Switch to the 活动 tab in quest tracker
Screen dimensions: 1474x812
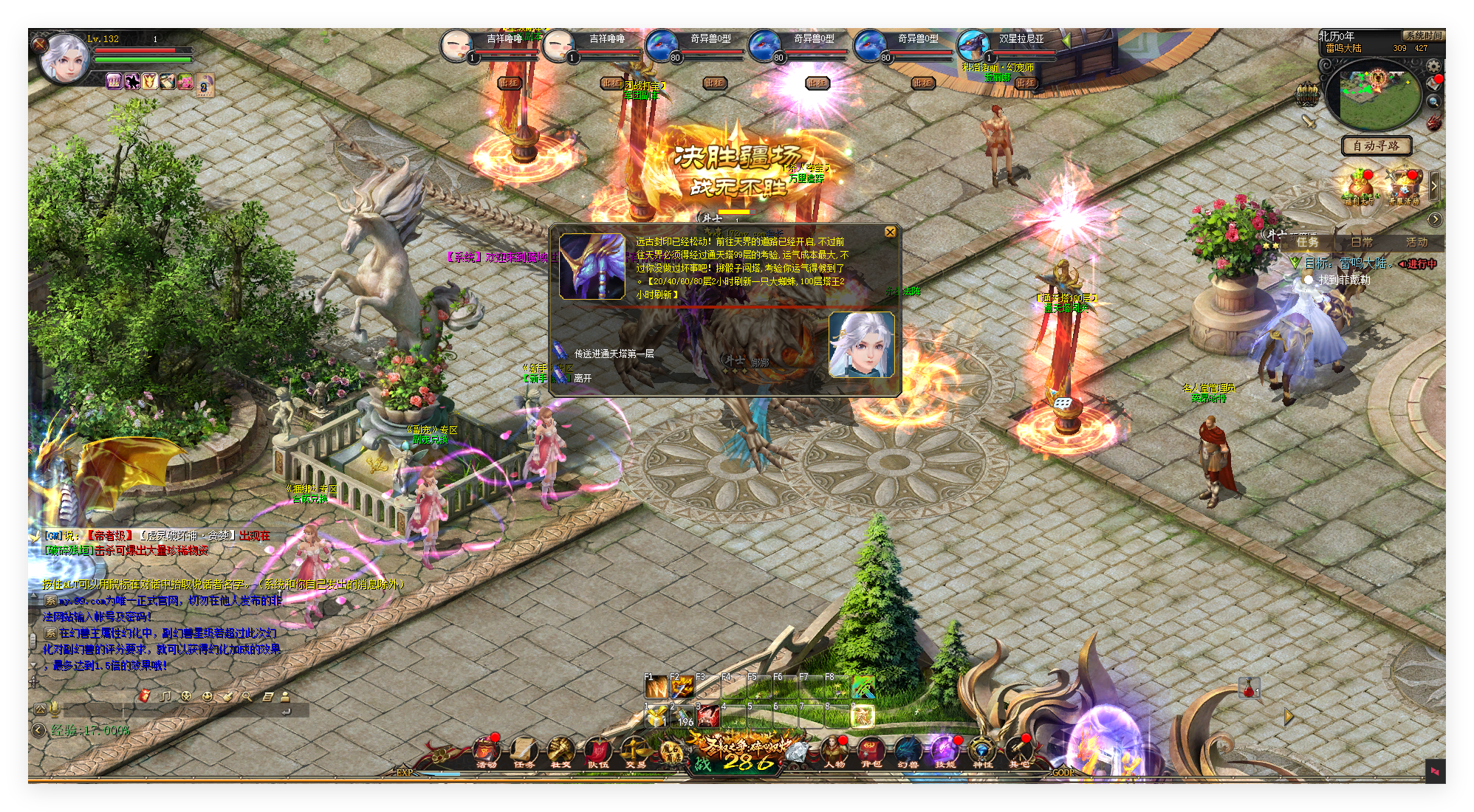point(1416,242)
